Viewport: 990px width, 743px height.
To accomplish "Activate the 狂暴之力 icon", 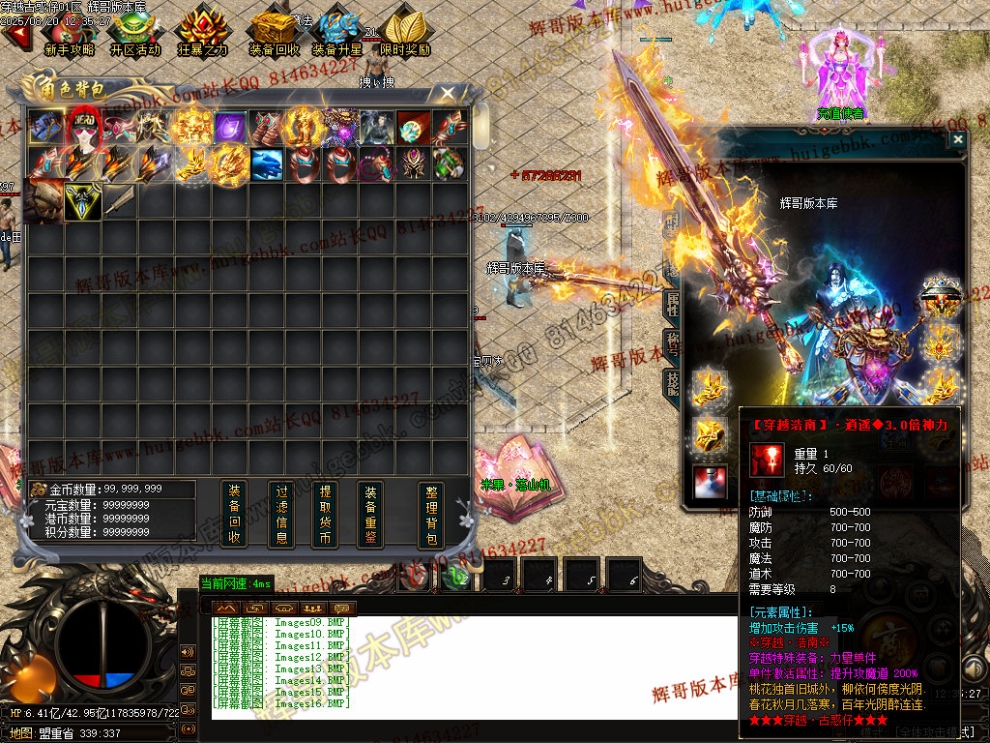I will tap(203, 32).
